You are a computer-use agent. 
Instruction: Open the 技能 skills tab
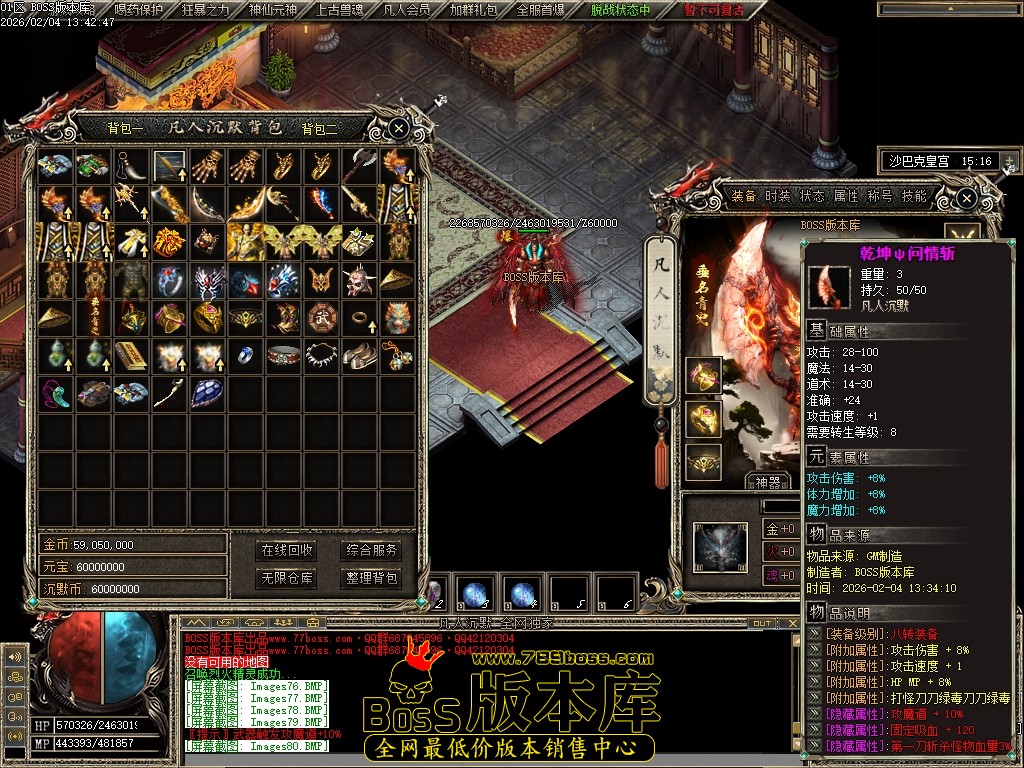914,196
